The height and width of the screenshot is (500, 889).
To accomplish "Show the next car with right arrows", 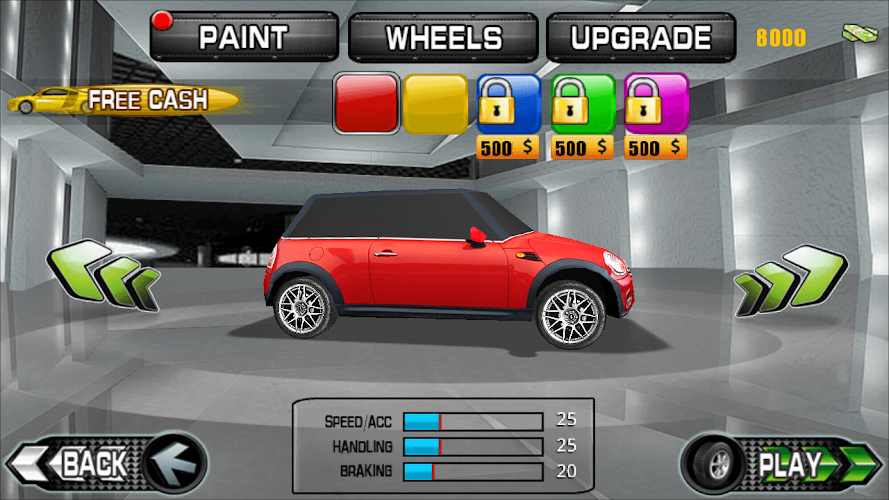I will click(x=790, y=281).
